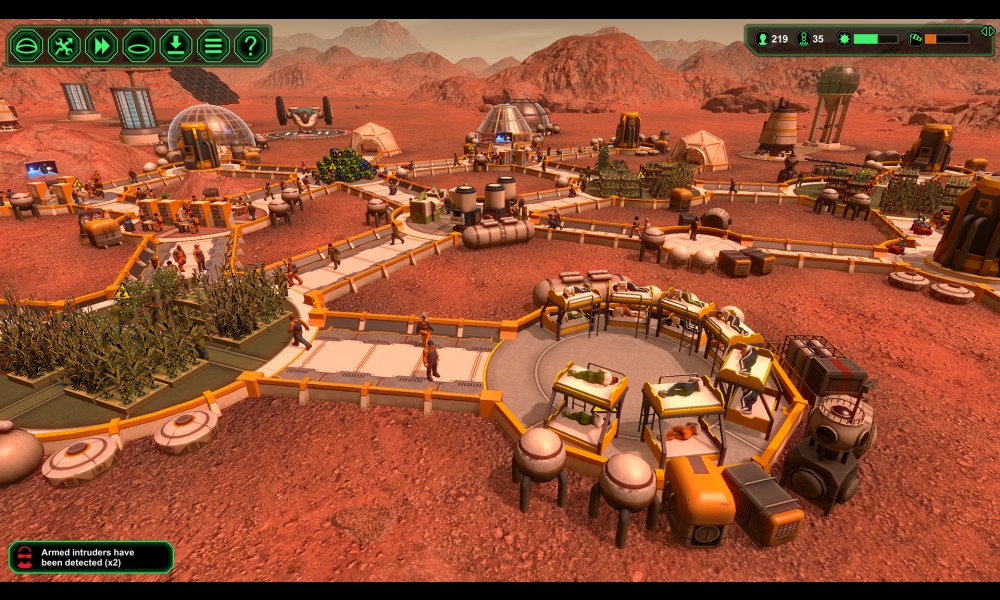Open the three-line main menu button
This screenshot has width=1000, height=600.
[212, 46]
